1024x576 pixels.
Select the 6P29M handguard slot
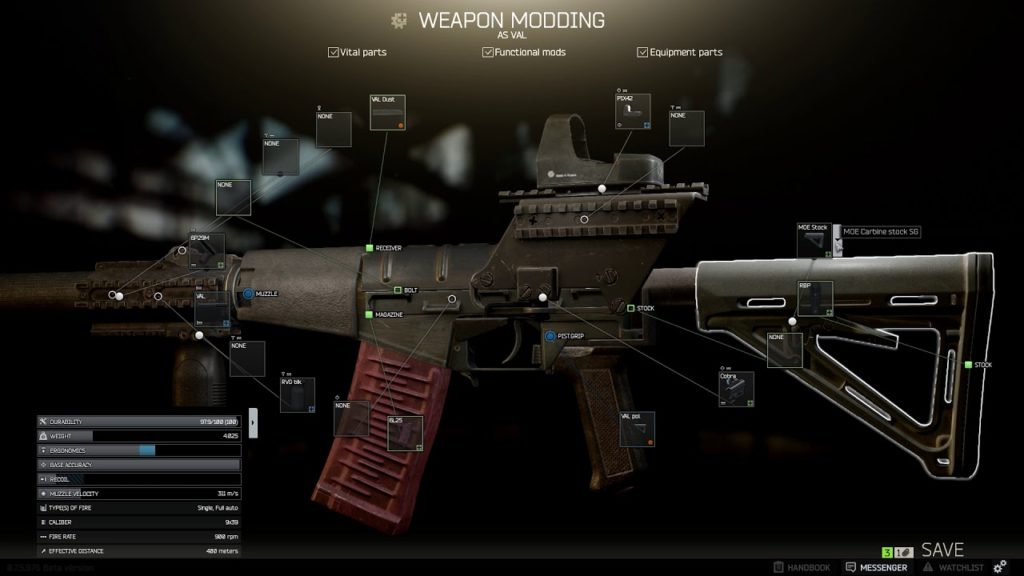pos(207,250)
